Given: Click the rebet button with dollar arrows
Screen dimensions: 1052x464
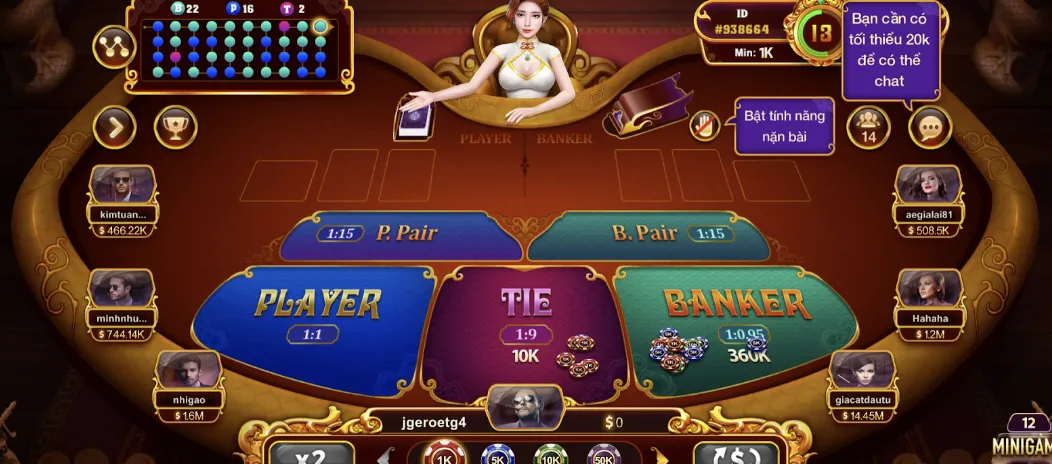Looking at the screenshot, I should 735,454.
